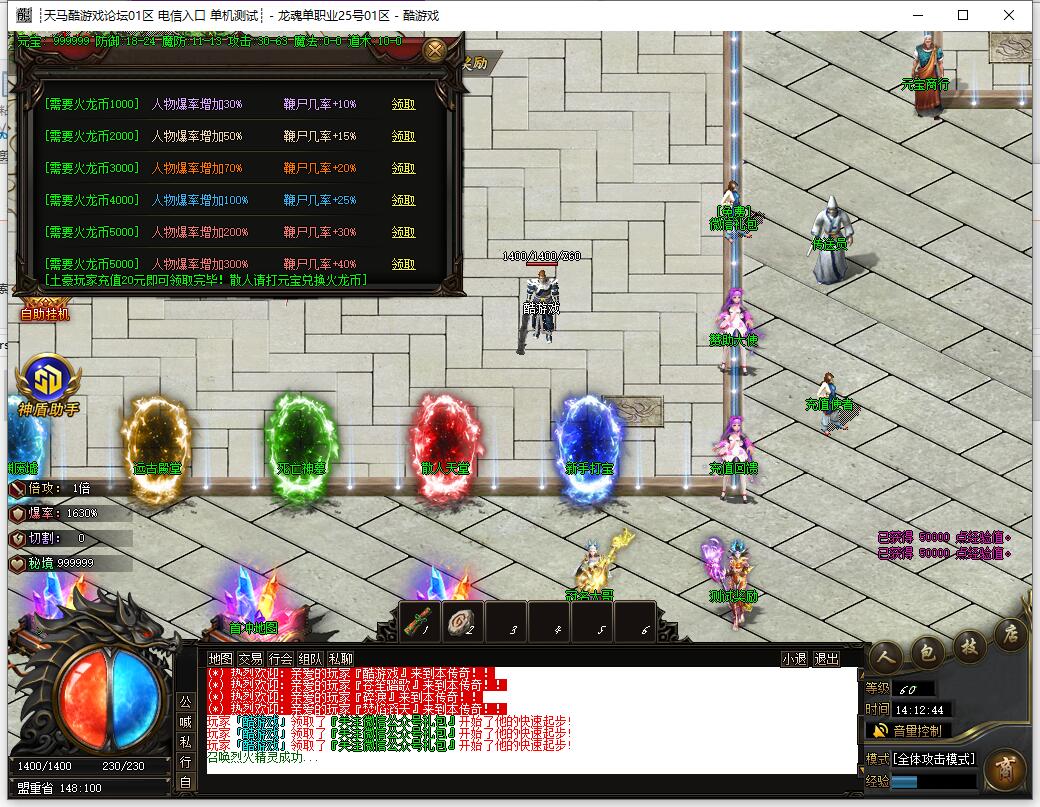Click the 退出 exit button

click(x=826, y=659)
